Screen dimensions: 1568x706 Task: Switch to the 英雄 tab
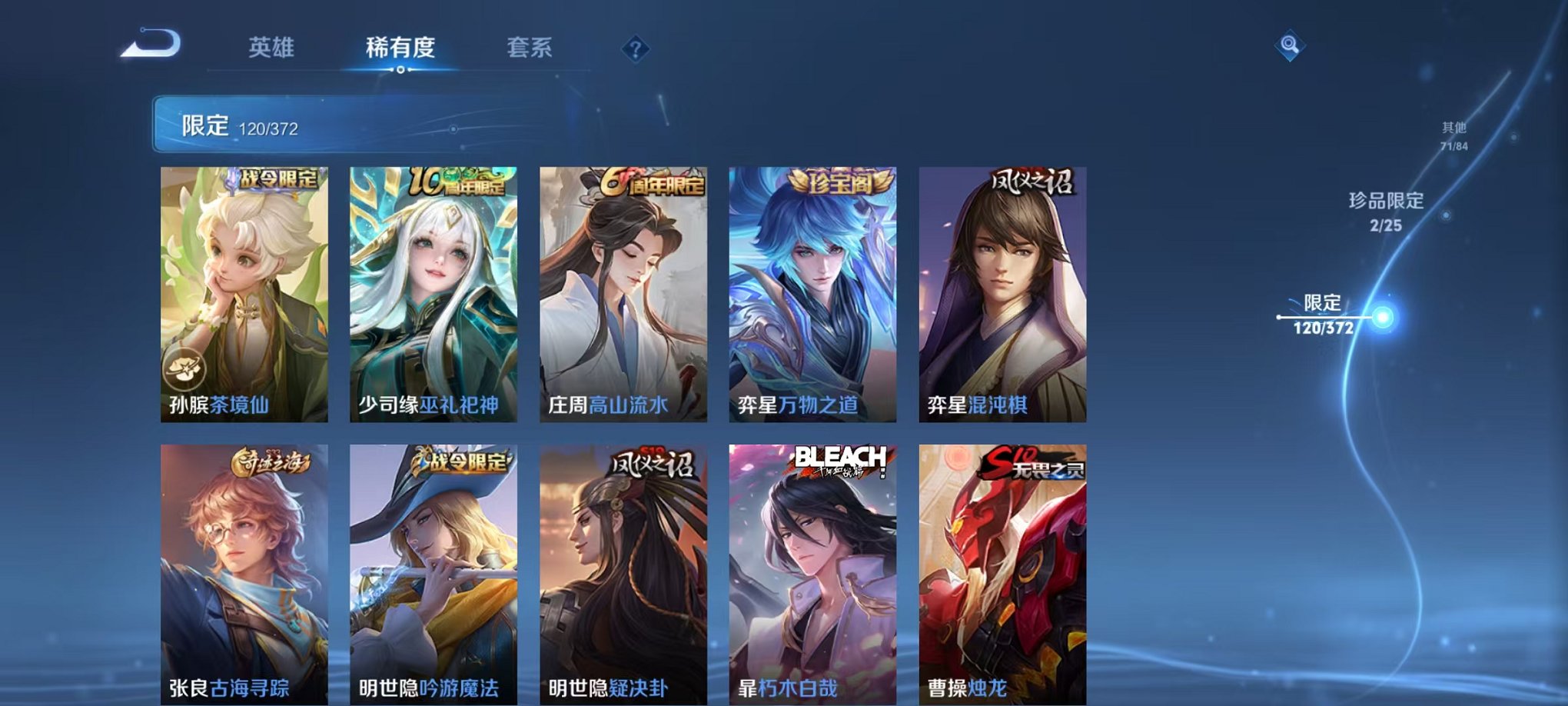click(x=272, y=48)
